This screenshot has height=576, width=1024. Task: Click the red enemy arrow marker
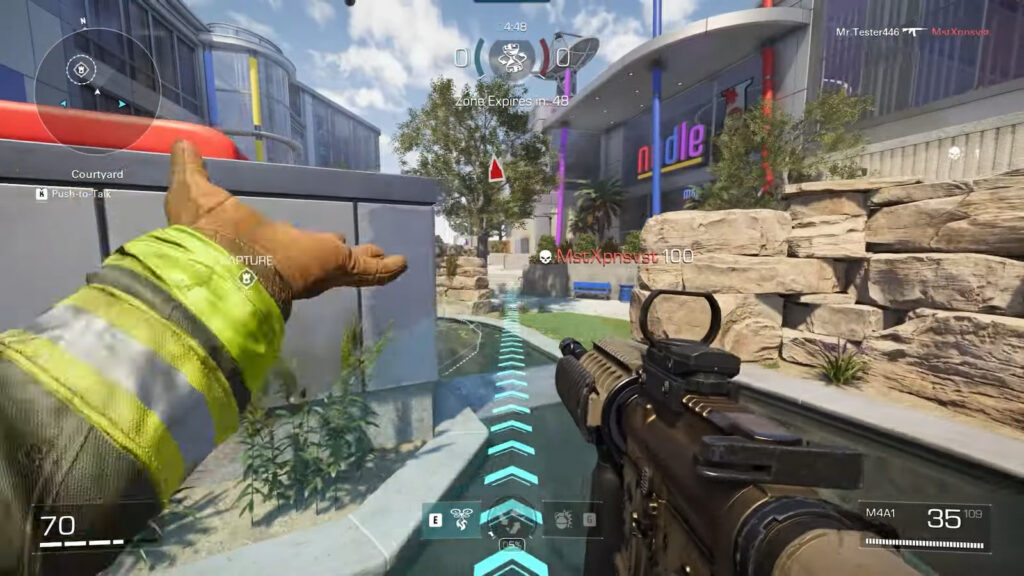pos(496,171)
